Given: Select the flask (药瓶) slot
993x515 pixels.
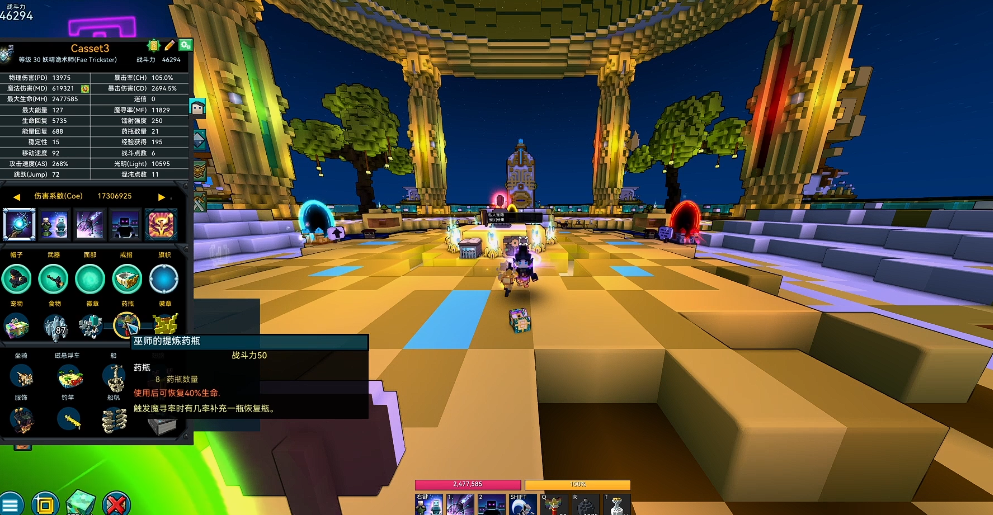Looking at the screenshot, I should (x=126, y=324).
